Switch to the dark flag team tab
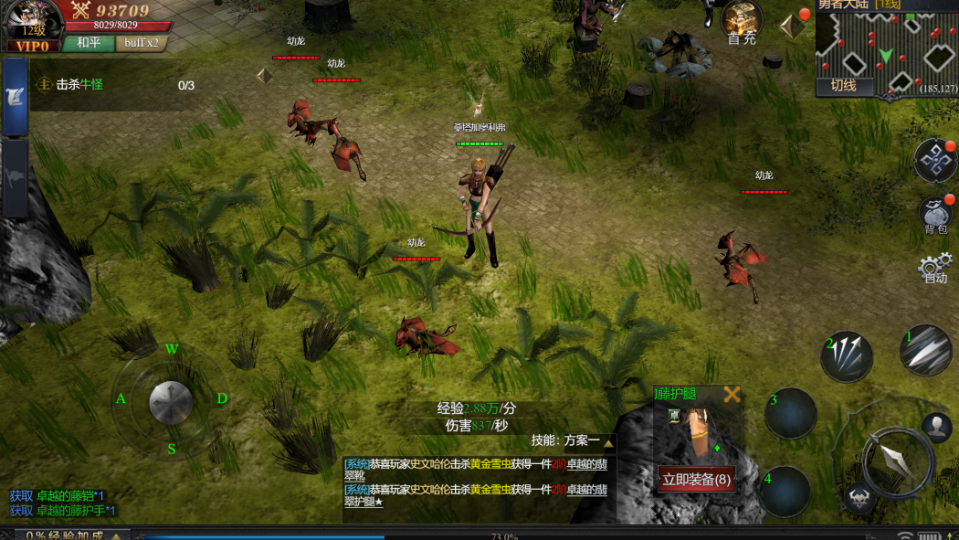Image resolution: width=959 pixels, height=540 pixels. pos(15,178)
